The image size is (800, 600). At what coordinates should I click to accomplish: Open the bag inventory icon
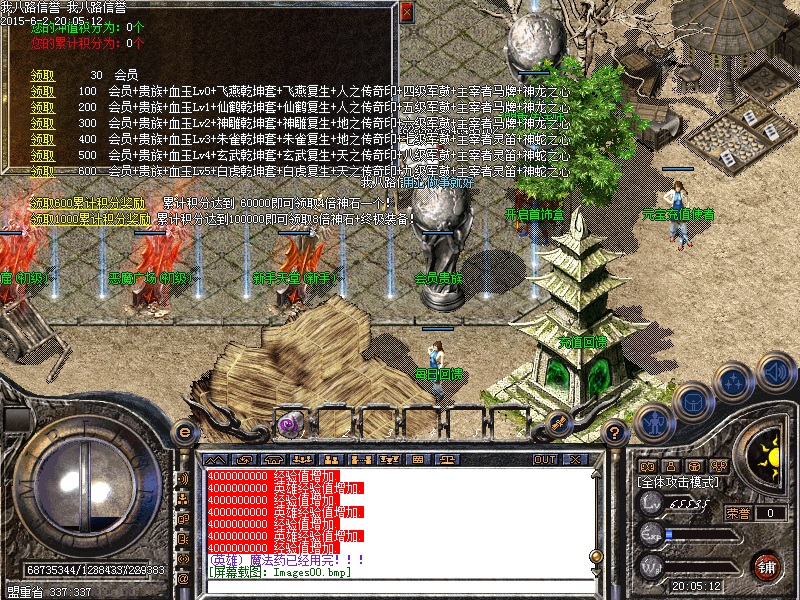(692, 399)
